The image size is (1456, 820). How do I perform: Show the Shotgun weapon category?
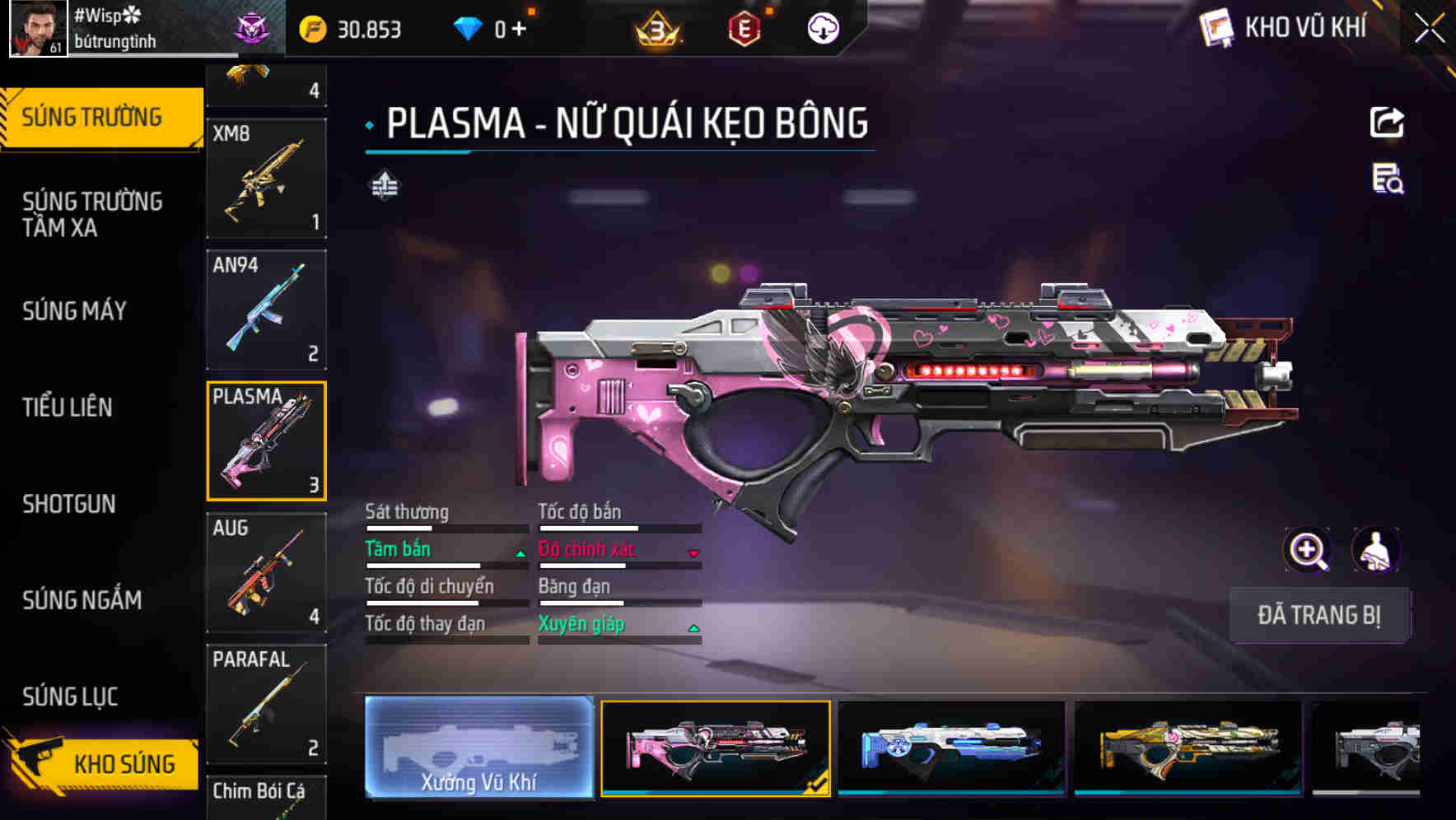[69, 504]
